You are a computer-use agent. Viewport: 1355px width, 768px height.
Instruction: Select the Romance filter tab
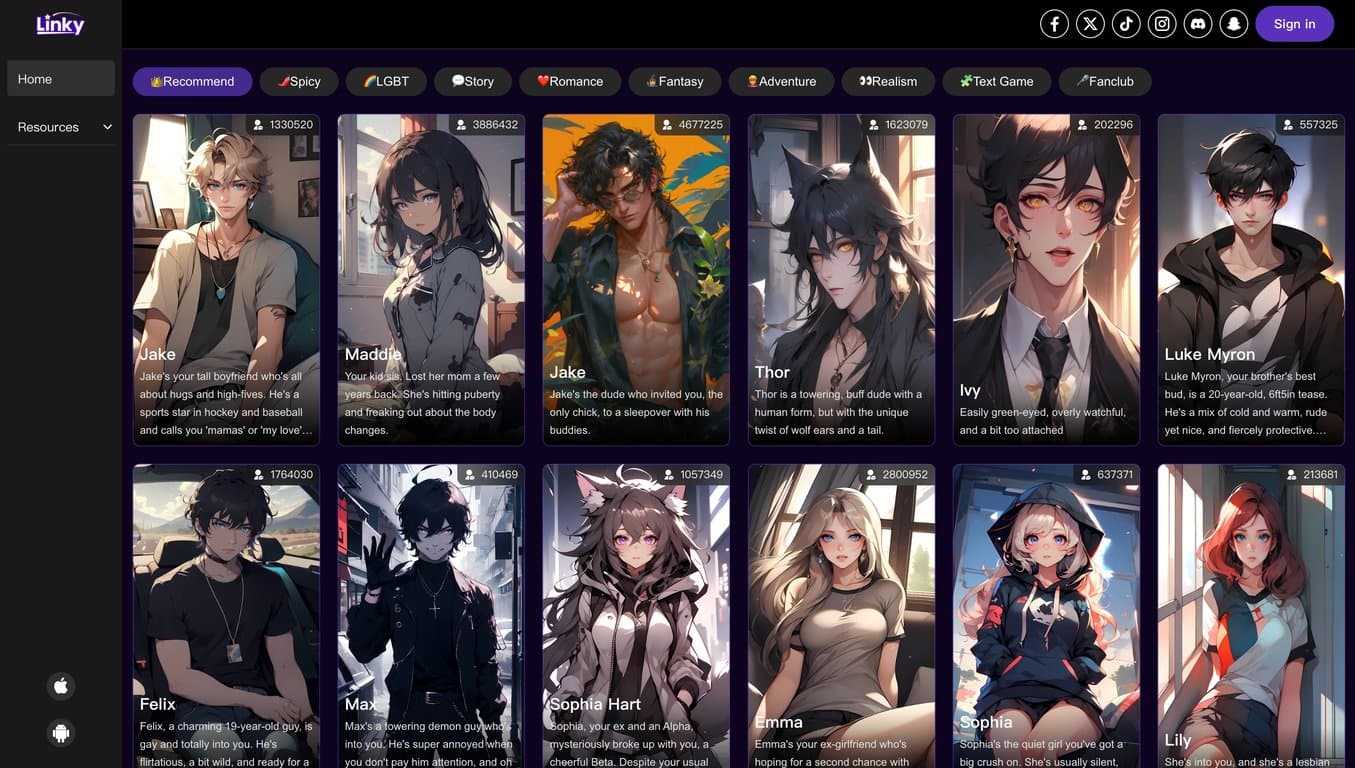pyautogui.click(x=570, y=79)
